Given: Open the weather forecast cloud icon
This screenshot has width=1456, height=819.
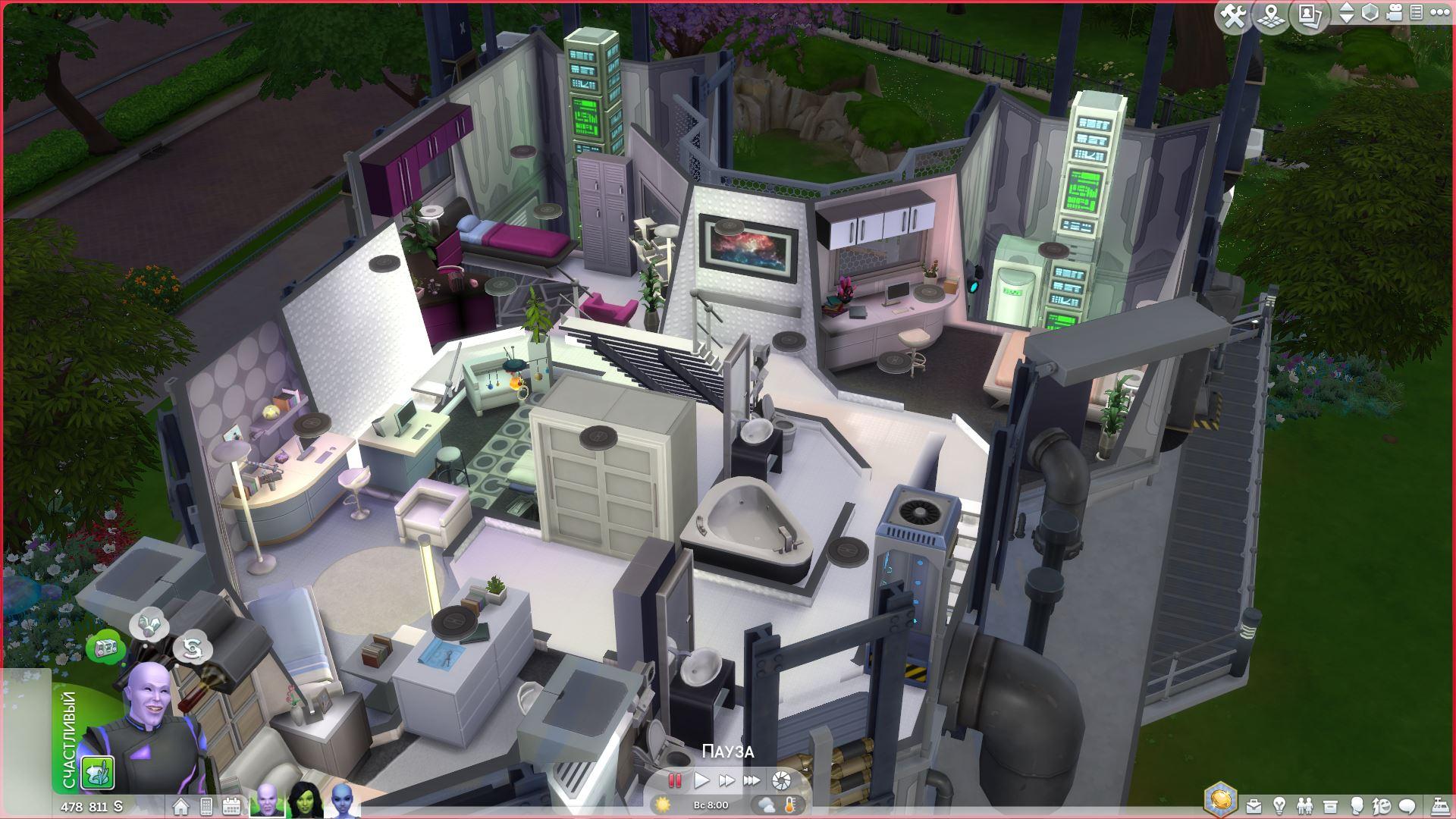Looking at the screenshot, I should pyautogui.click(x=765, y=805).
